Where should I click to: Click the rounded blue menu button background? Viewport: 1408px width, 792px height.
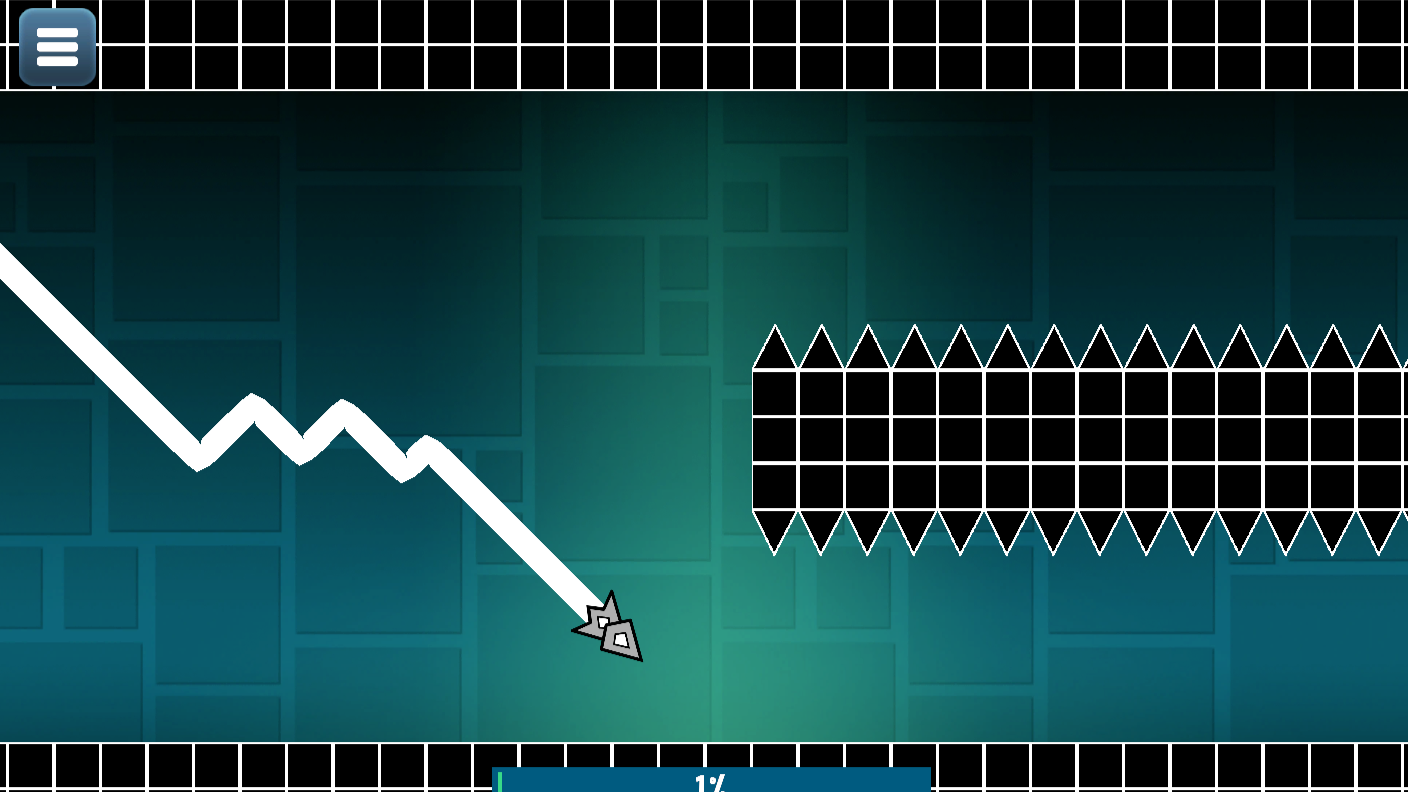point(56,46)
